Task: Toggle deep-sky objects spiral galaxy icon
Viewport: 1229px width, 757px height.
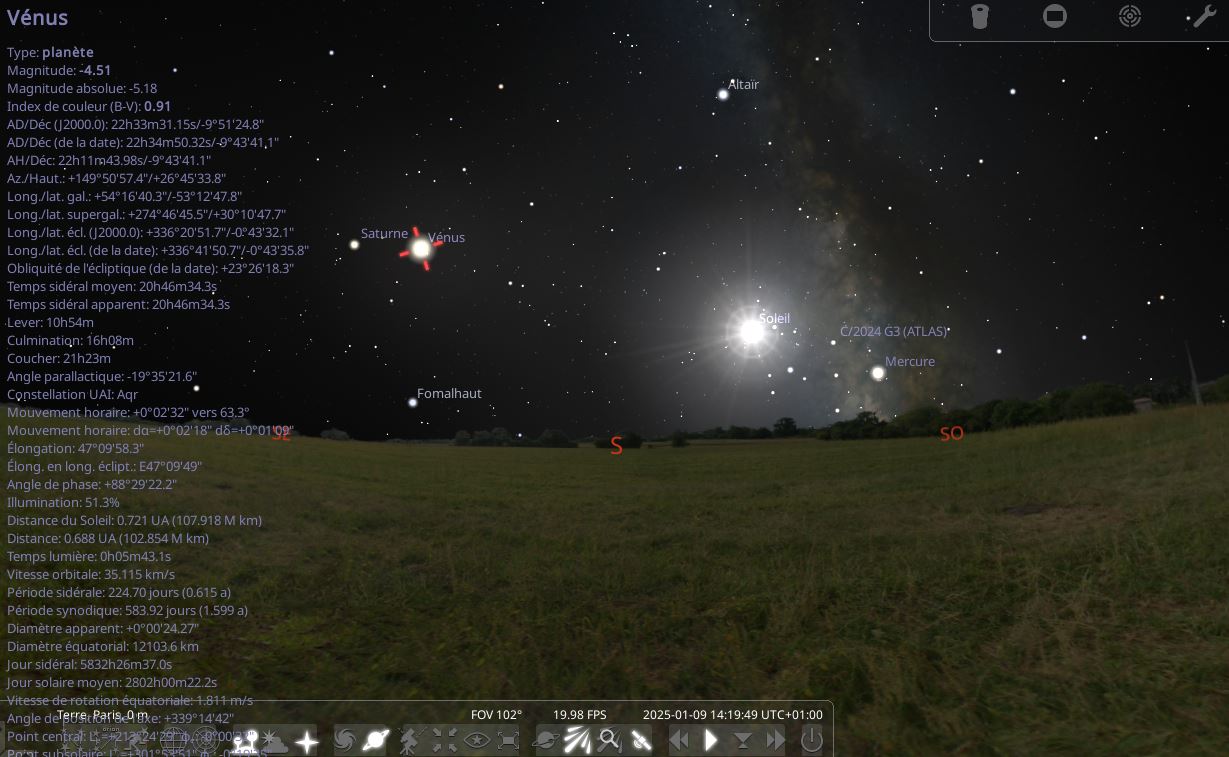Action: (345, 741)
